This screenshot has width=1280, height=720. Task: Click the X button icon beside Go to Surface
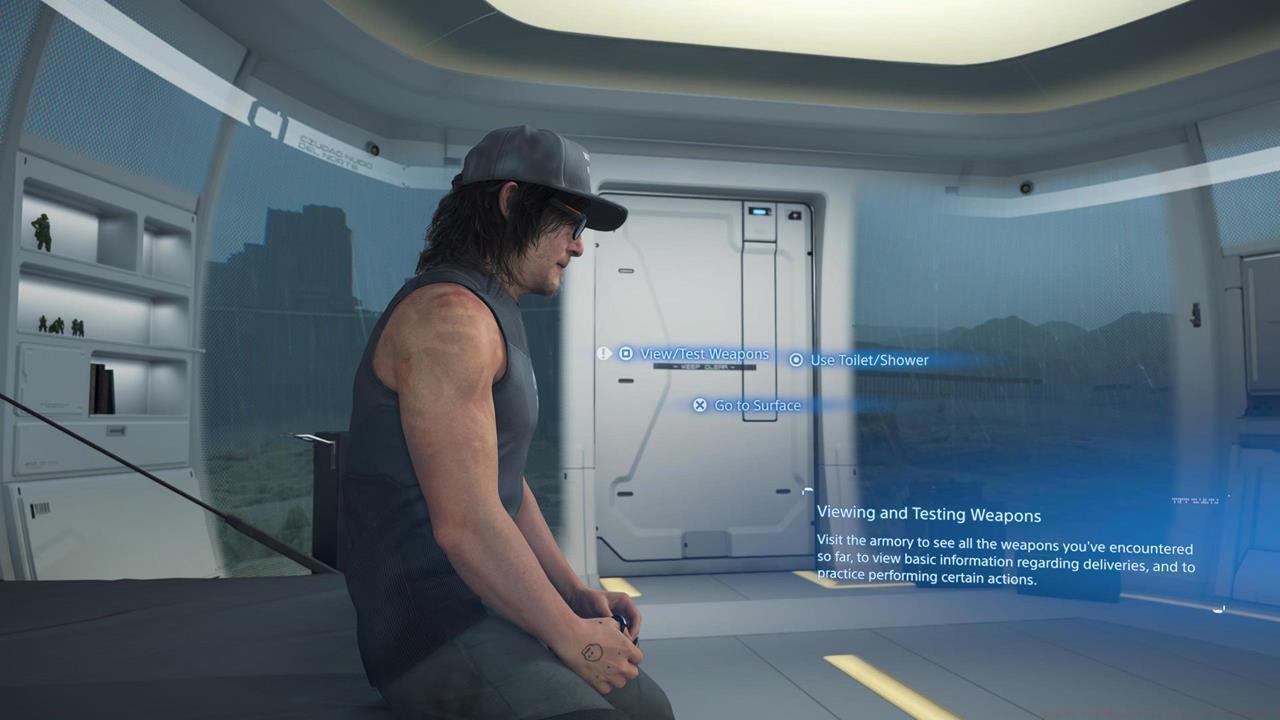point(699,405)
